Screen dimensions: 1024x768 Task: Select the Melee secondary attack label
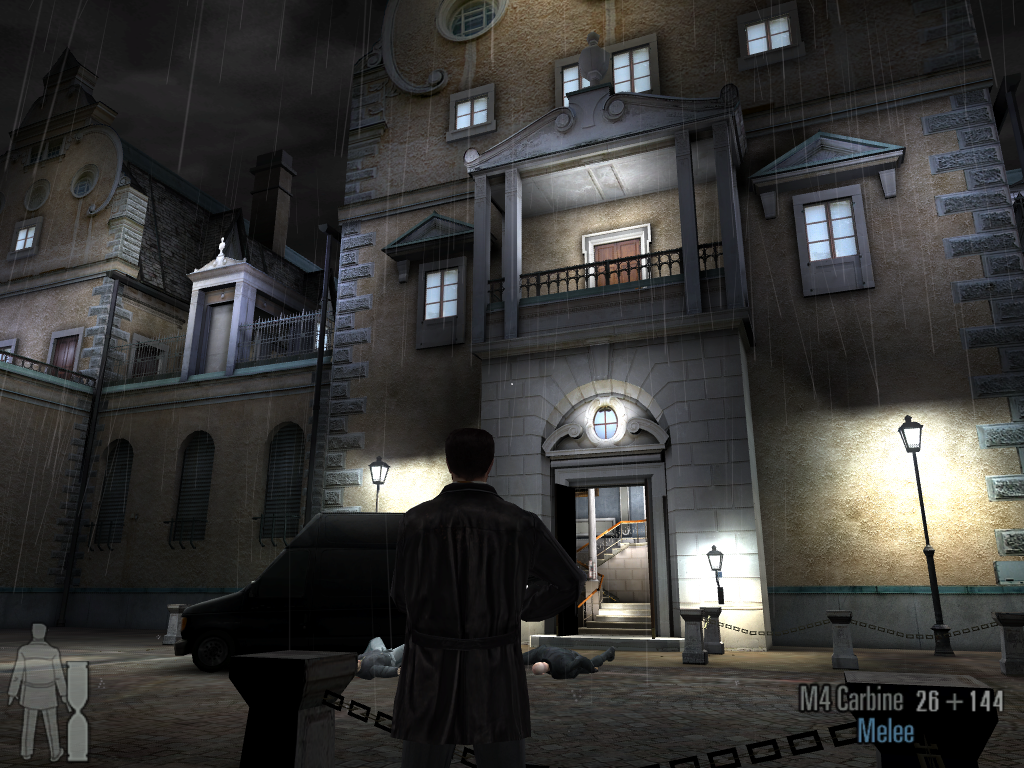(x=885, y=731)
